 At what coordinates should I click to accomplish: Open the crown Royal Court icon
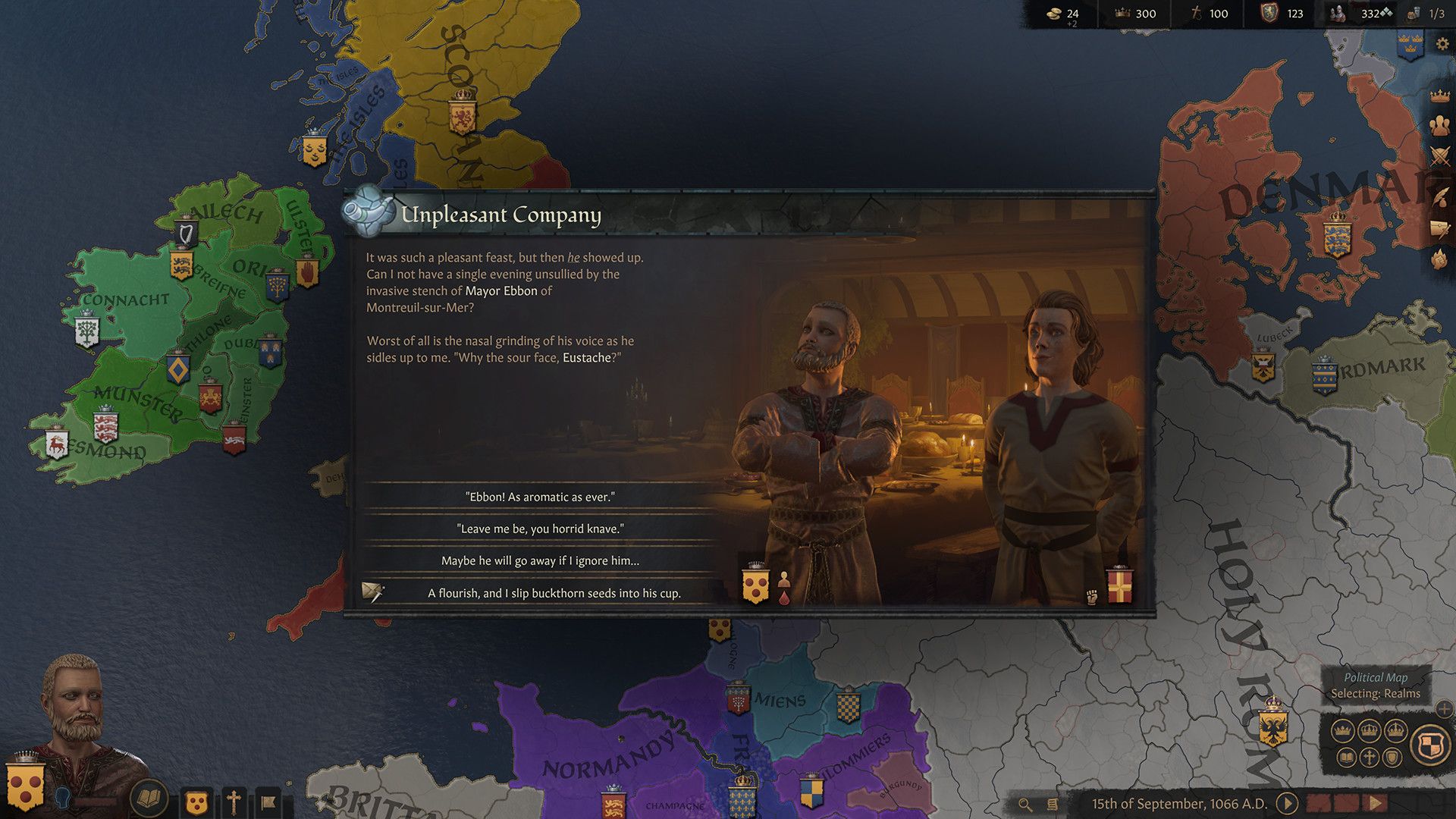click(1439, 96)
